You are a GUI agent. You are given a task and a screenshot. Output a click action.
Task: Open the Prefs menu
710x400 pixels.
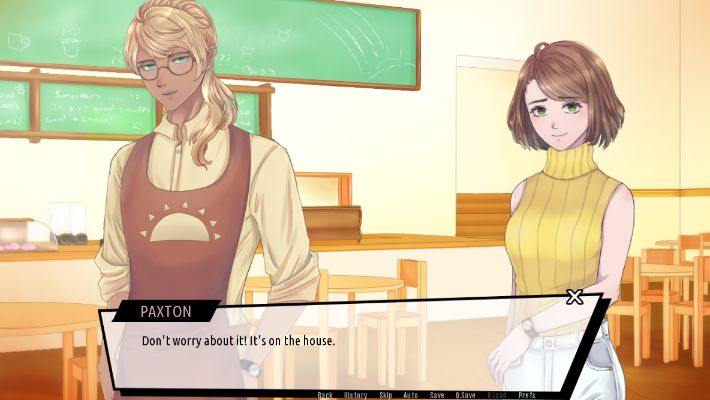(527, 395)
